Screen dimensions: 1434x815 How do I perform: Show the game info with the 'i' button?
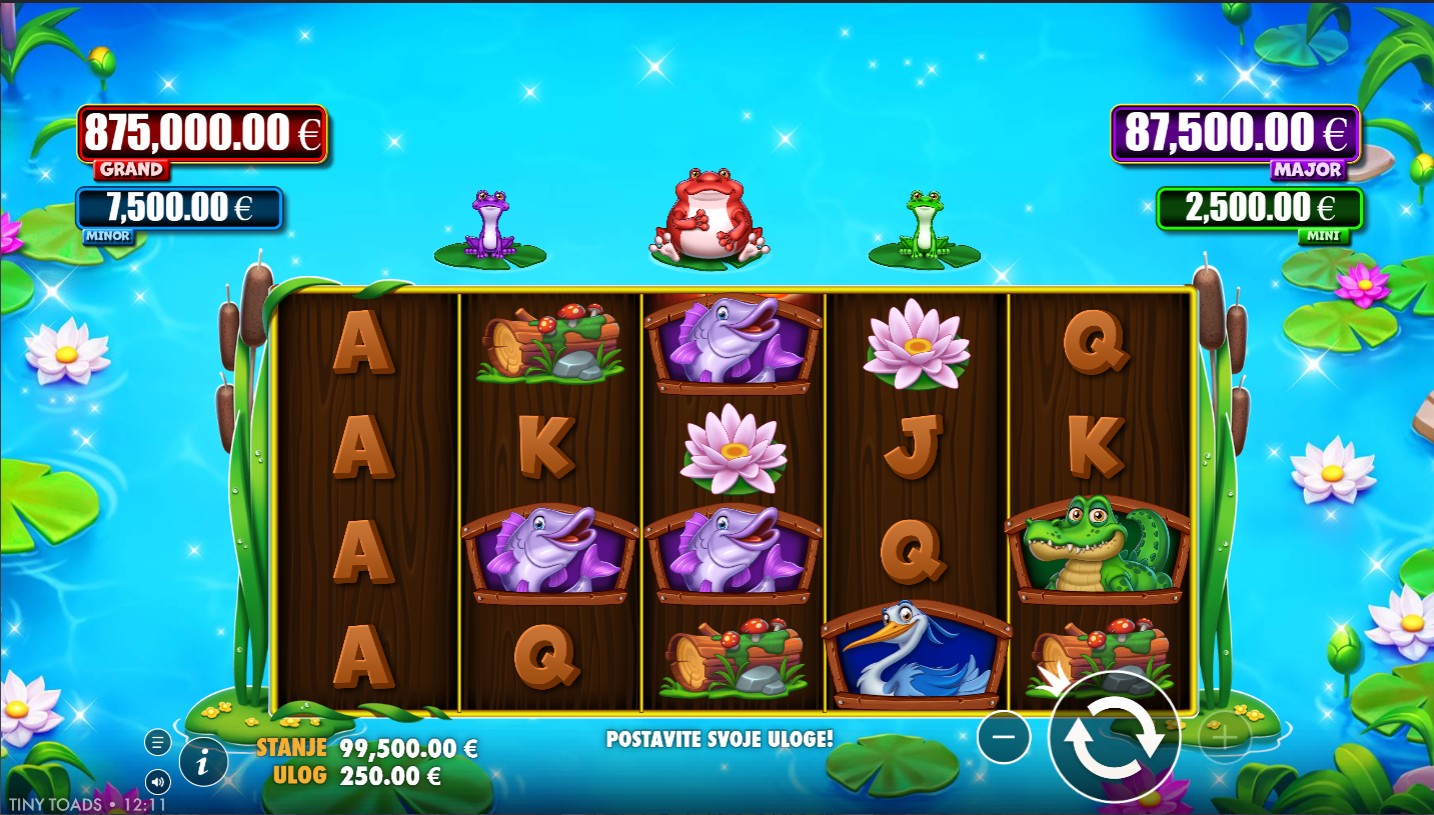[203, 765]
